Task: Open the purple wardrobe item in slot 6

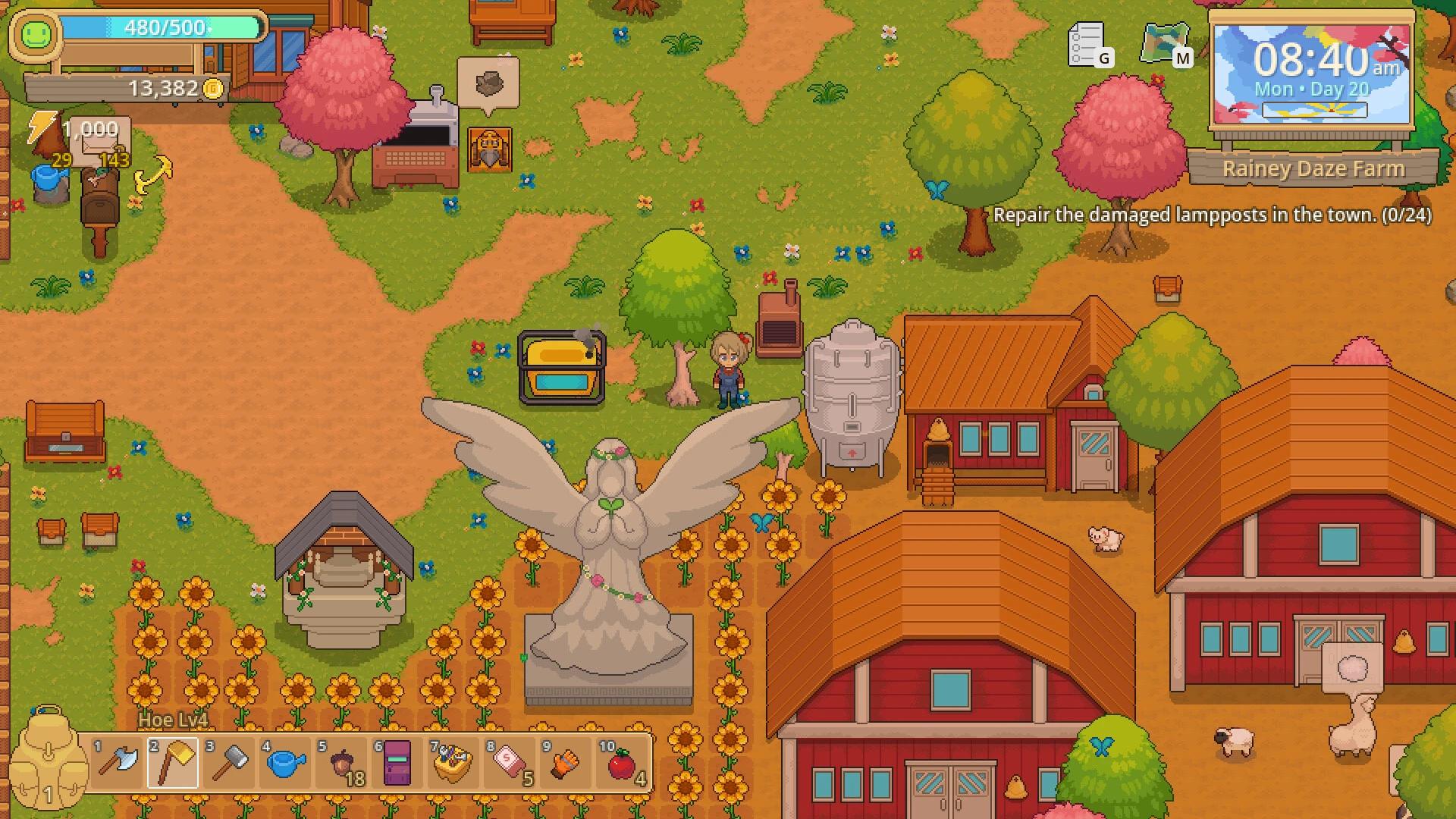Action: (x=397, y=762)
